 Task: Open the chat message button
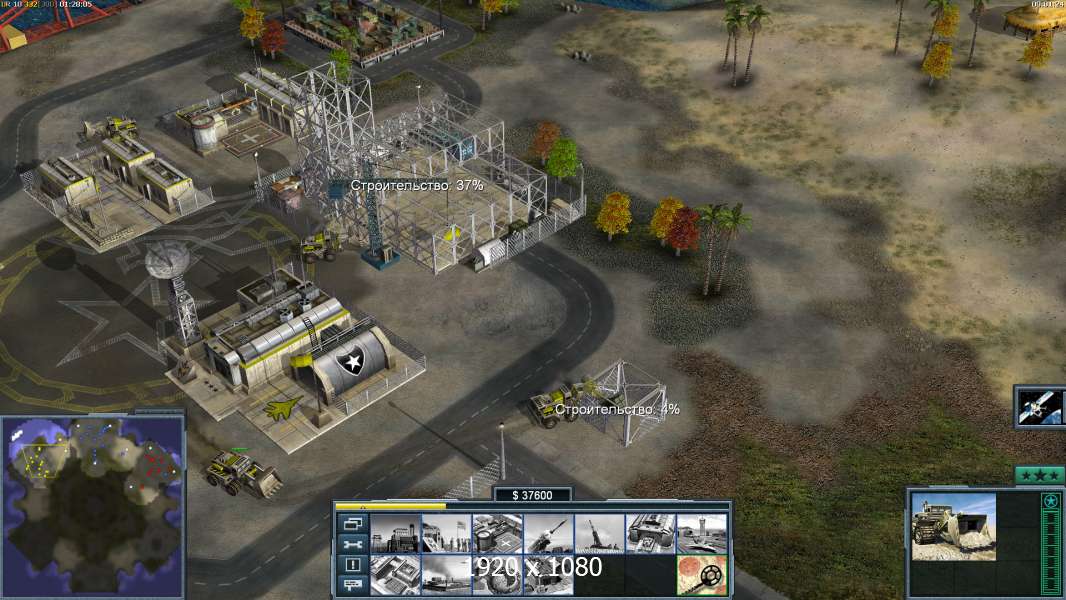pyautogui.click(x=352, y=585)
